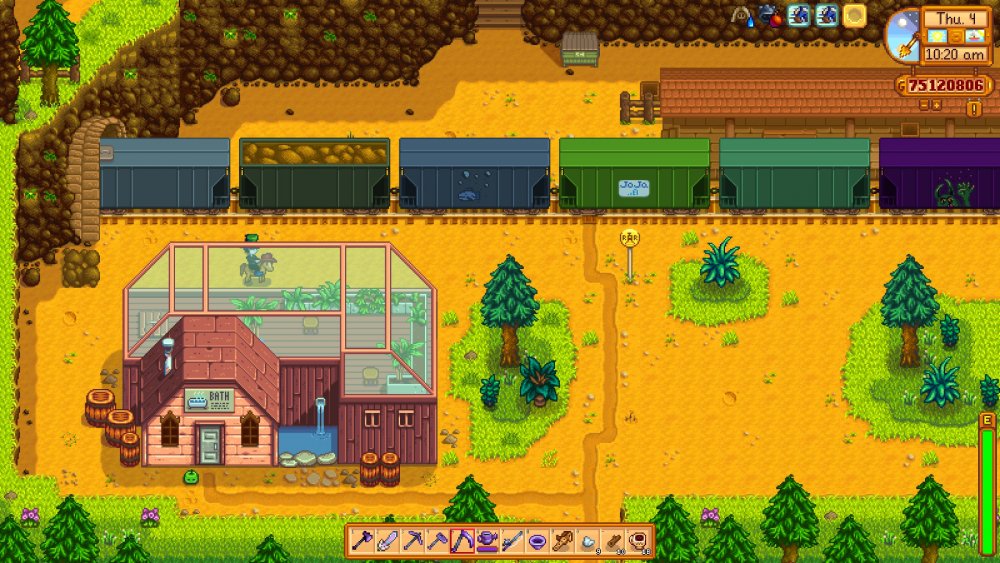Choose the purple pan in the hotbar
Image resolution: width=1000 pixels, height=563 pixels.
pyautogui.click(x=538, y=541)
